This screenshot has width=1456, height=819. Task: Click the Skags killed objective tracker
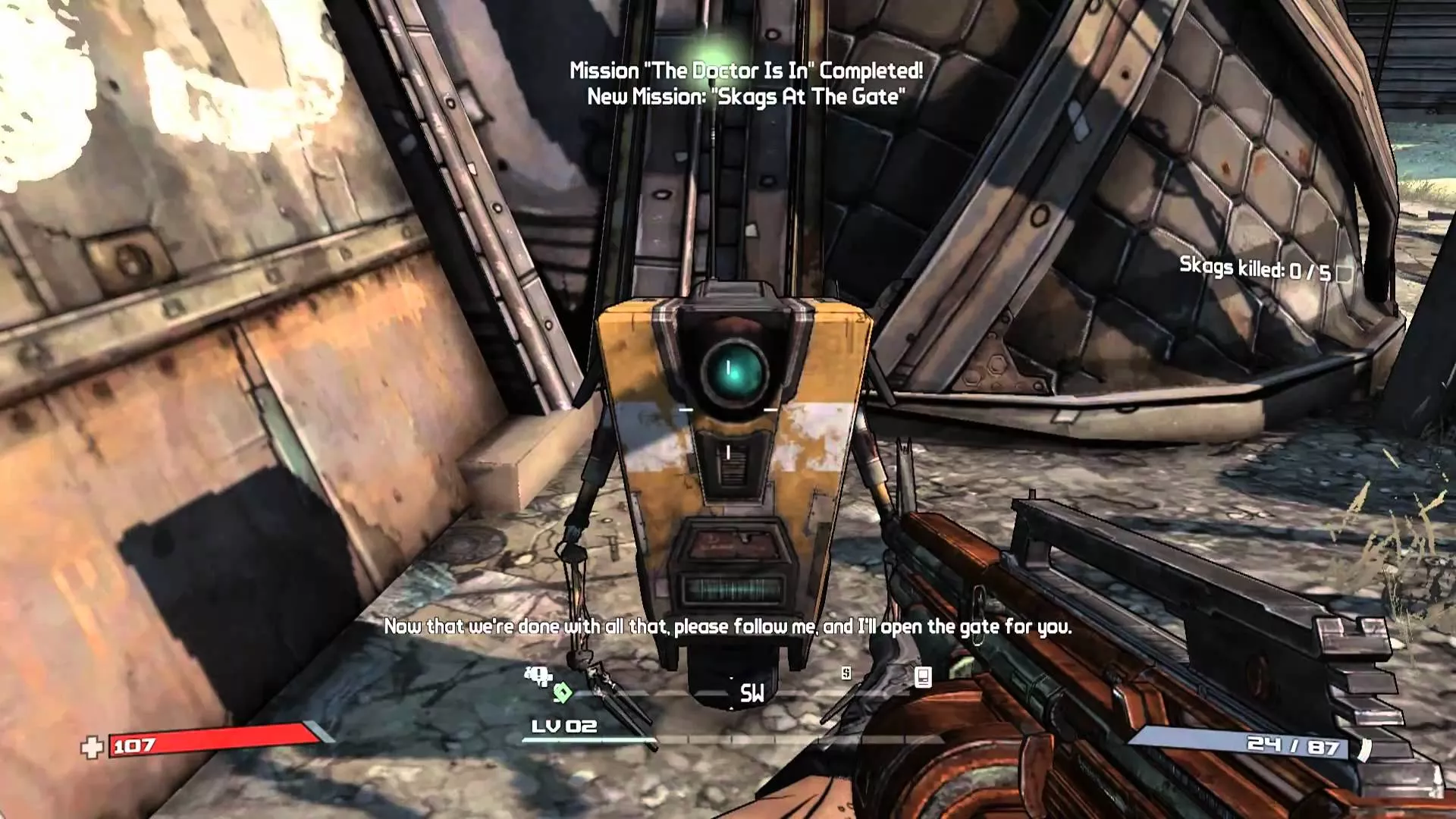click(1254, 268)
